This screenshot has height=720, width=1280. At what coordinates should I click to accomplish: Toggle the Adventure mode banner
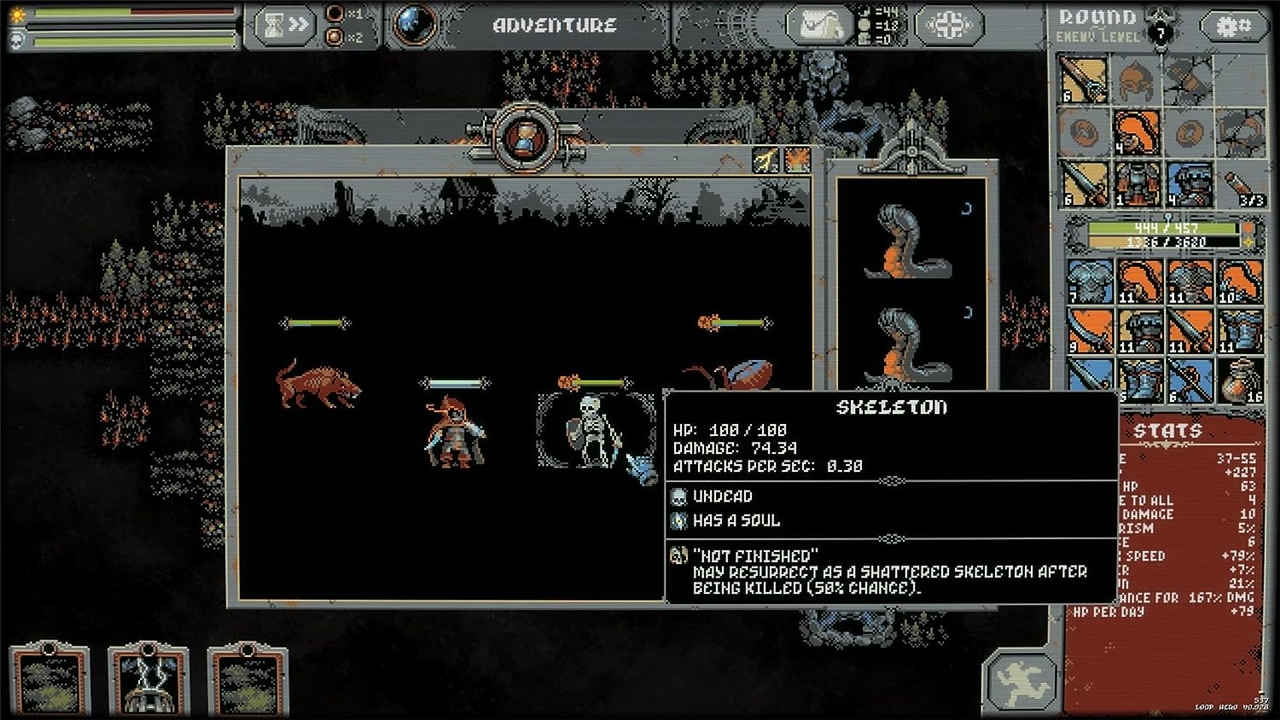(x=554, y=26)
